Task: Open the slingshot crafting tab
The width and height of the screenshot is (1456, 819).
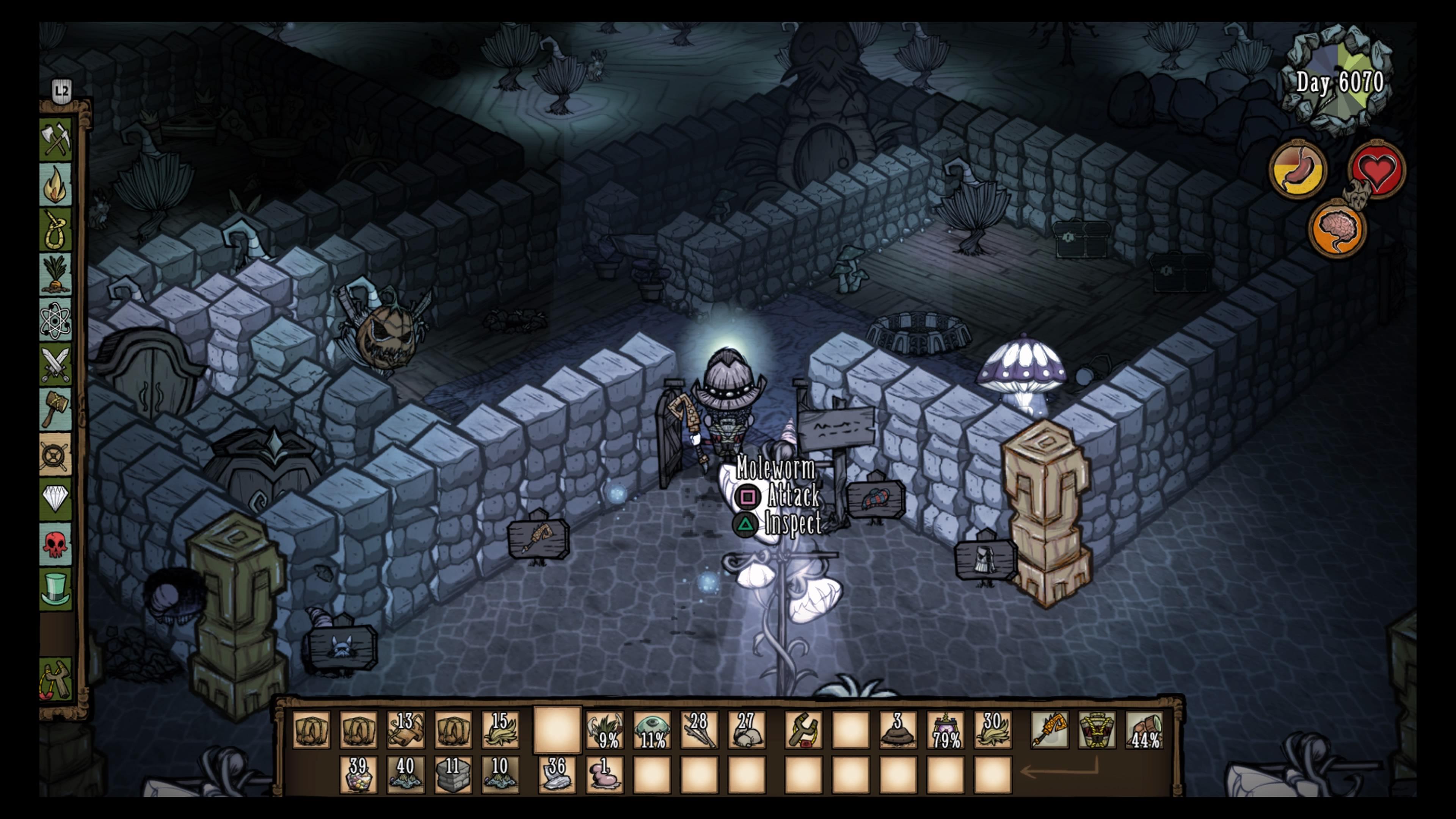Action: click(56, 679)
